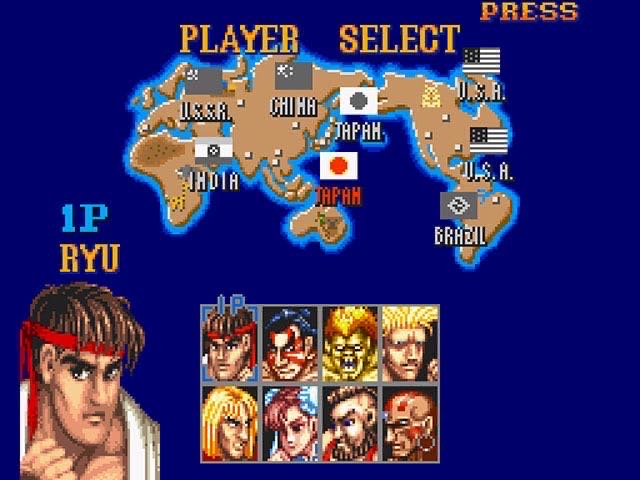The width and height of the screenshot is (640, 480).
Task: Select the Brazil flag marker
Action: tap(459, 207)
